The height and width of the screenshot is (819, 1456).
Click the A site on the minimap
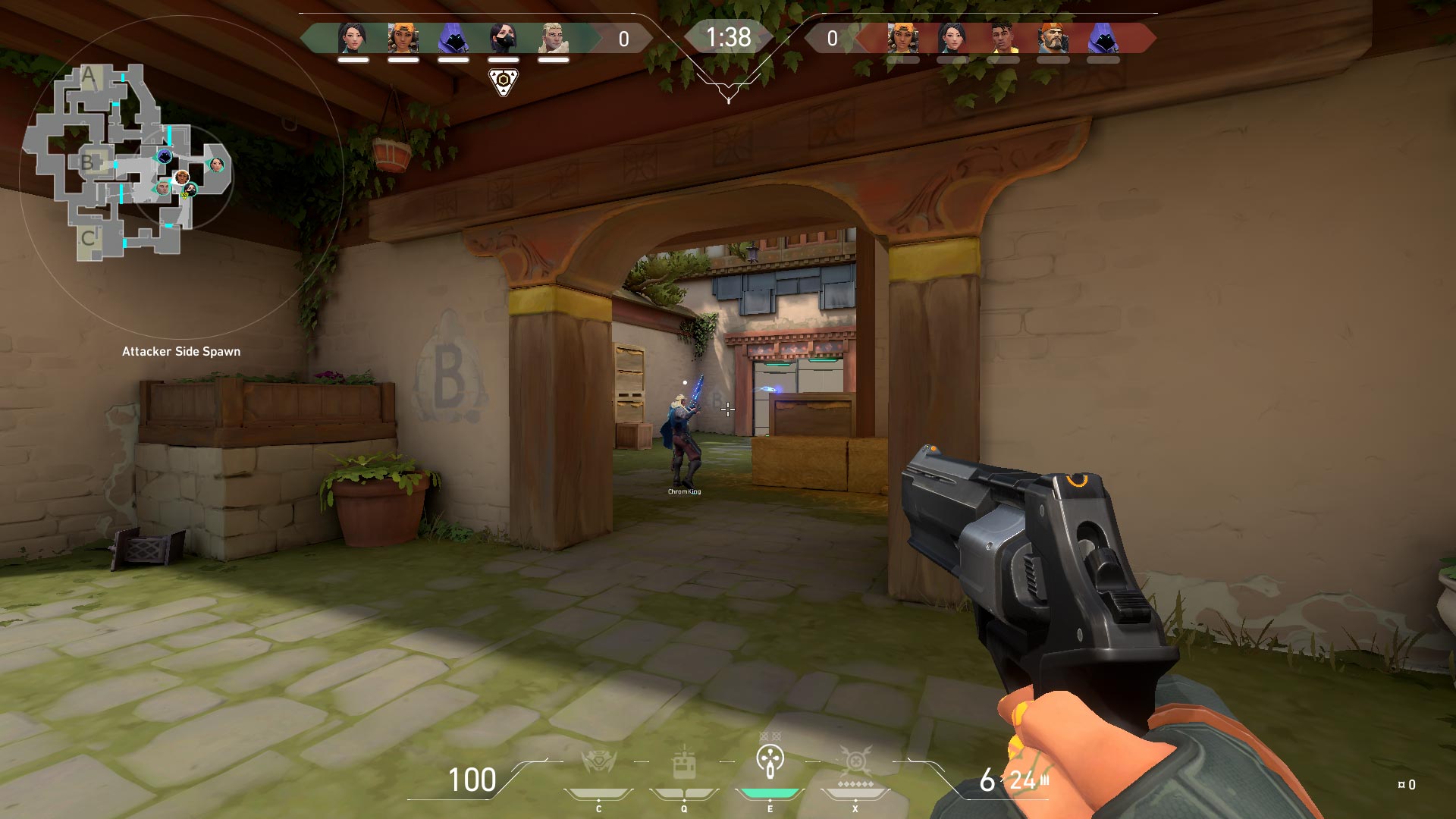[x=89, y=76]
